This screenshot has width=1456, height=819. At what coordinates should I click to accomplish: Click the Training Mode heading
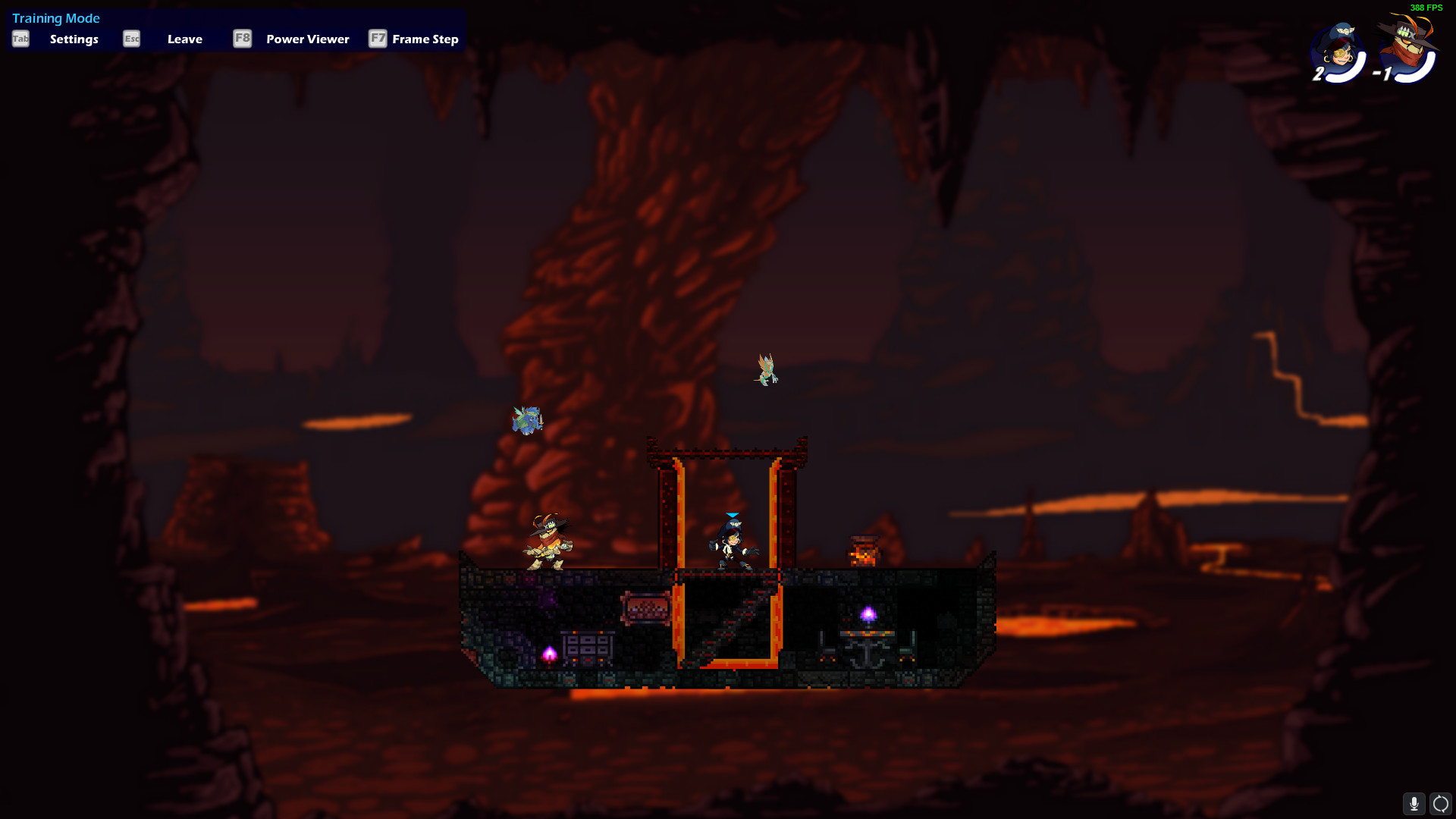tap(56, 17)
